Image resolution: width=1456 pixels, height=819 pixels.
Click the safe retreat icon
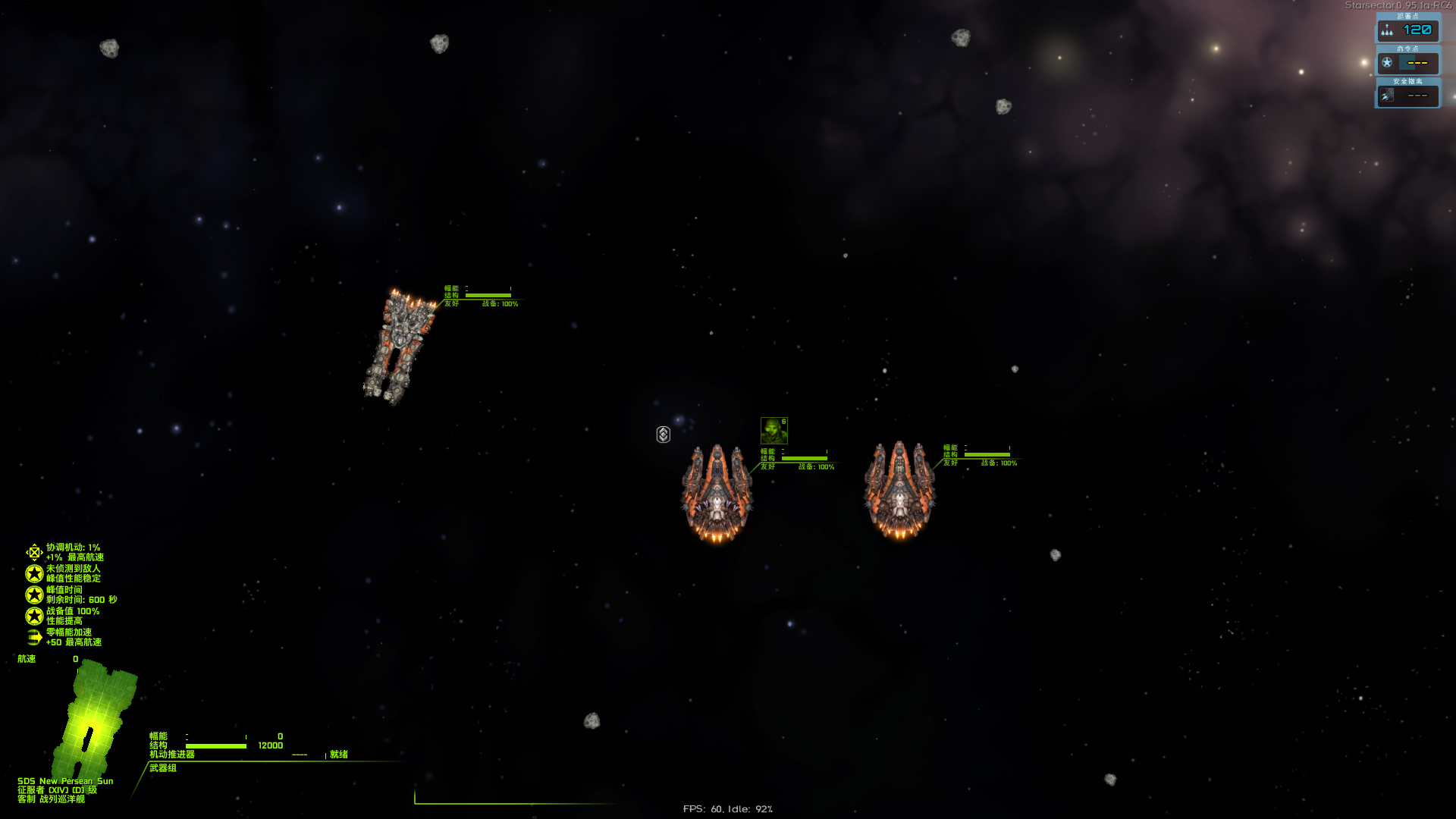(1387, 96)
